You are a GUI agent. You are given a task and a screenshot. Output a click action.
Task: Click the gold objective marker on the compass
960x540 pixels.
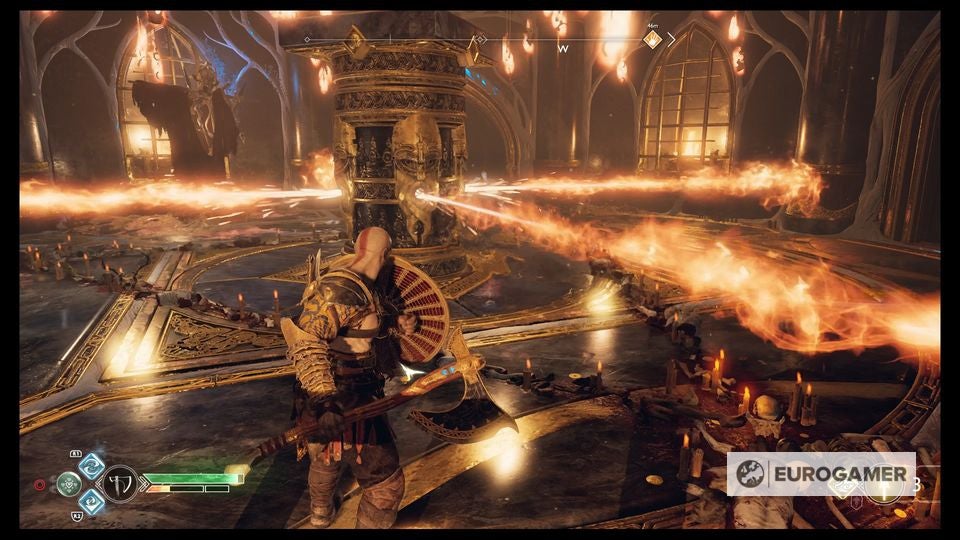pos(652,39)
